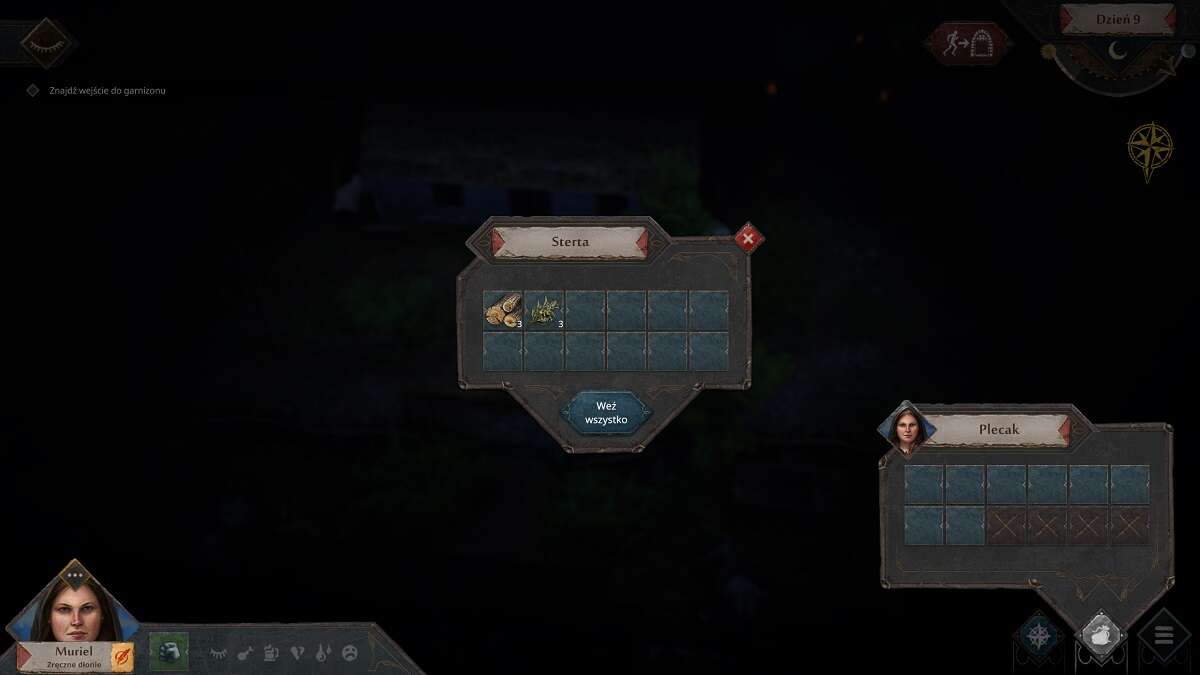Viewport: 1200px width, 675px height.
Task: Activate the Zręczne dłonie skill icon
Action: click(122, 657)
